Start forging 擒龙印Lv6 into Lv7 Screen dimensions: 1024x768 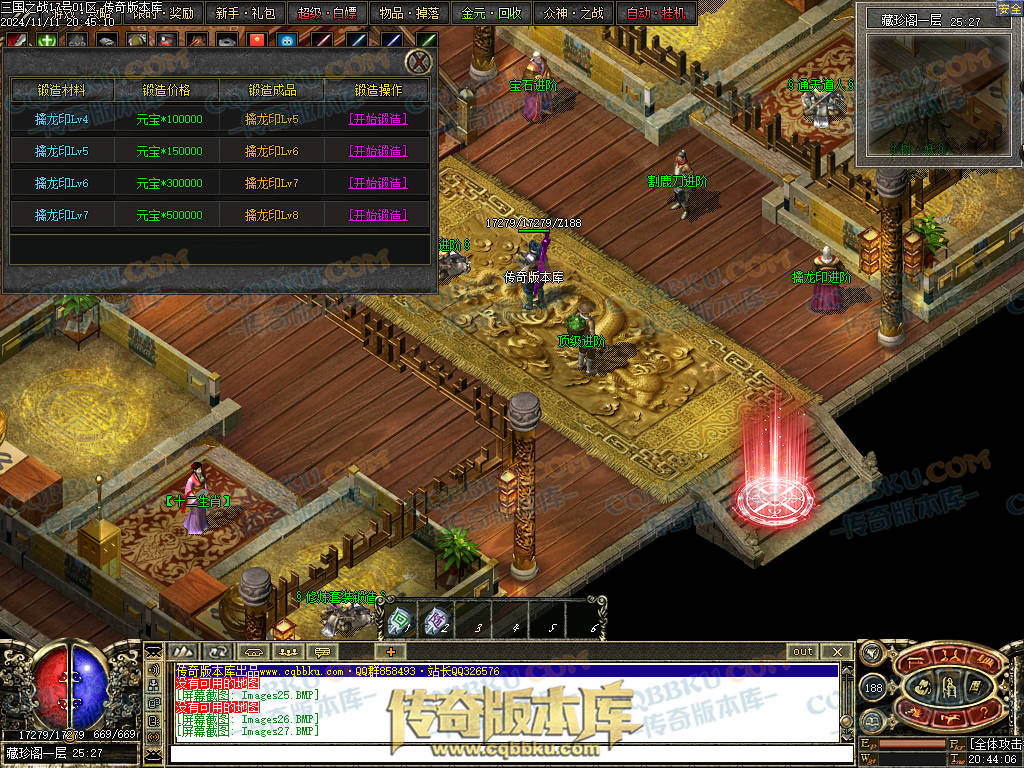pos(377,183)
